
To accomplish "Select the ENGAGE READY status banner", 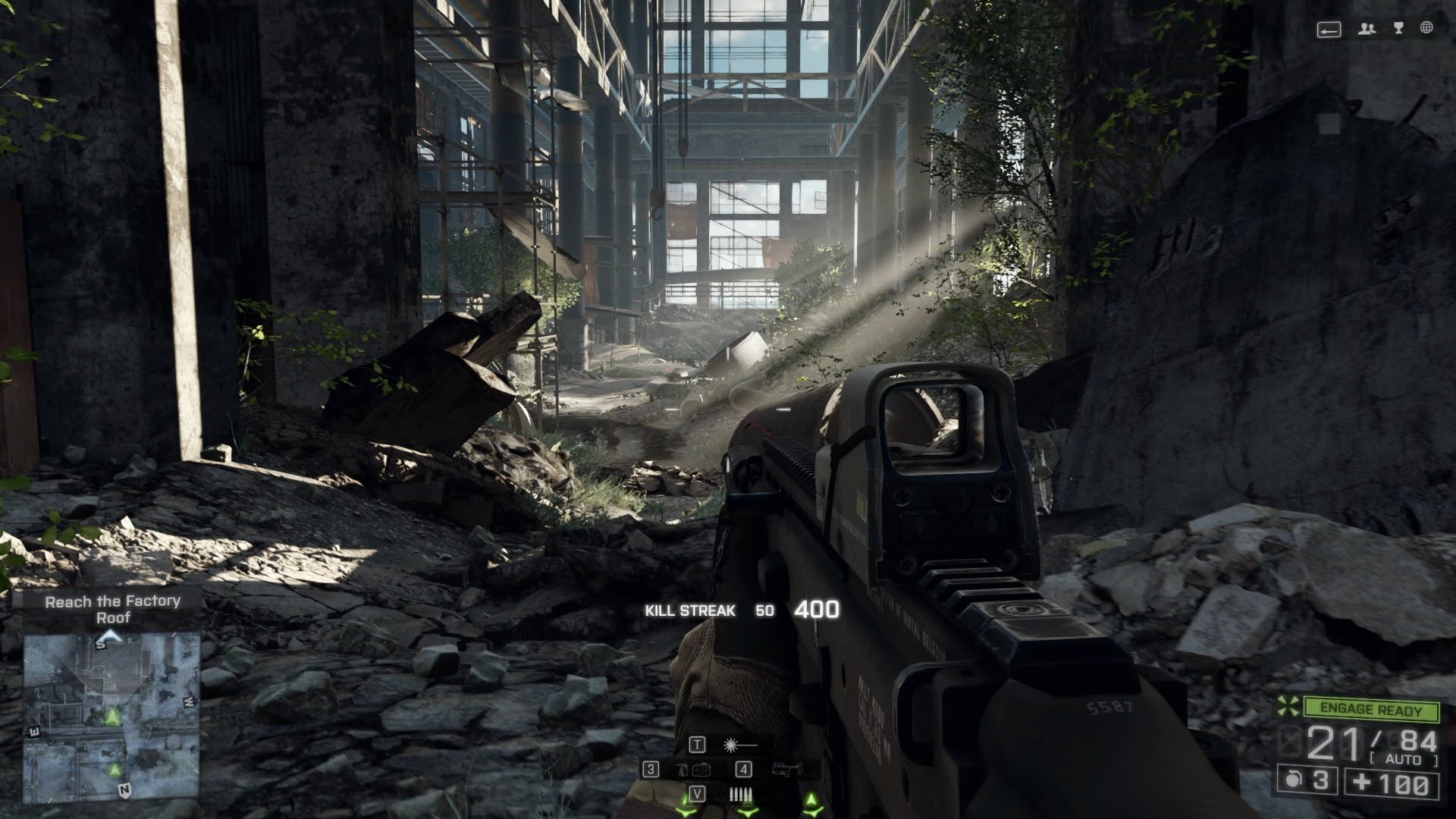I will (1371, 709).
